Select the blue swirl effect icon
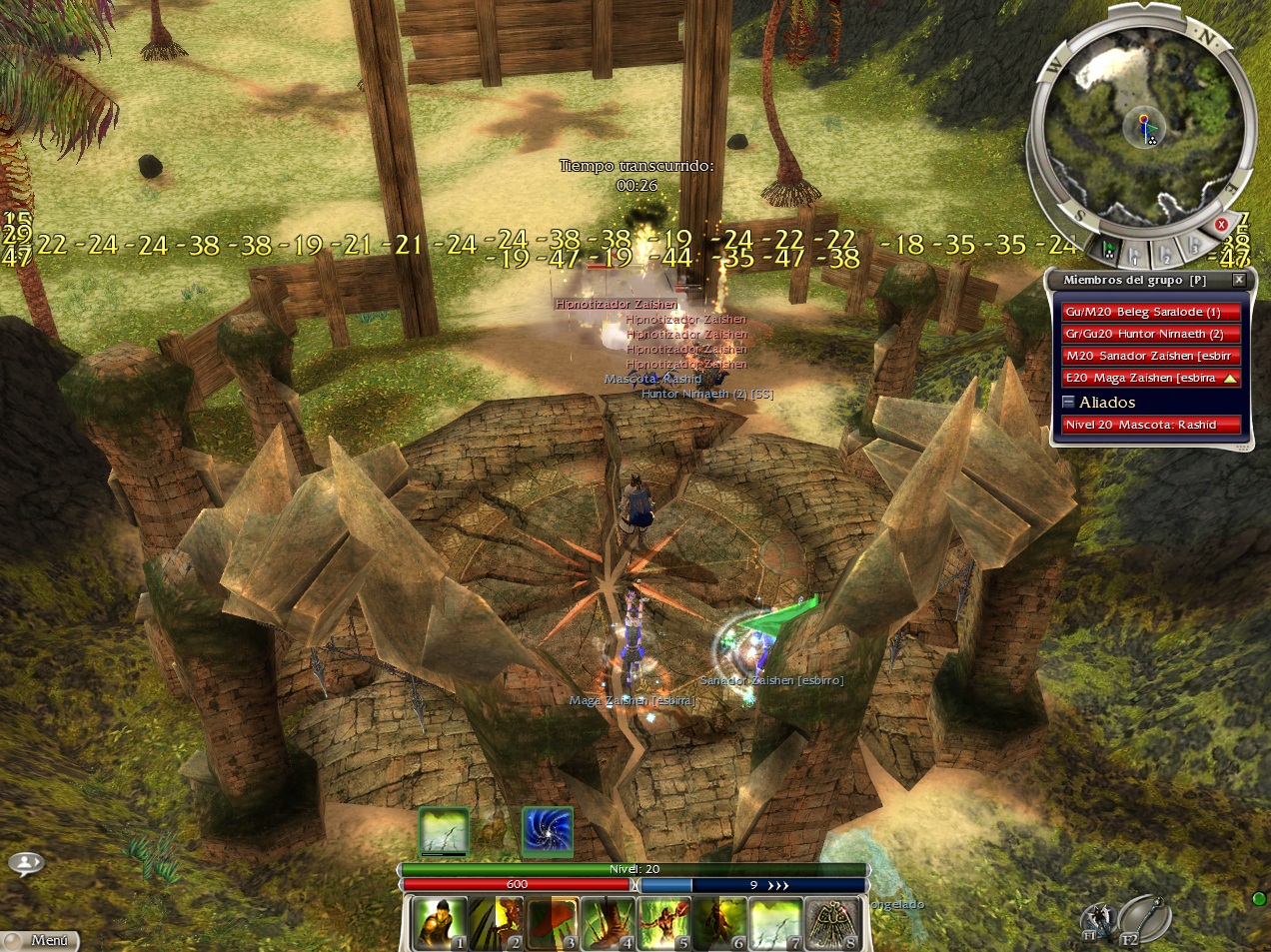 [547, 831]
